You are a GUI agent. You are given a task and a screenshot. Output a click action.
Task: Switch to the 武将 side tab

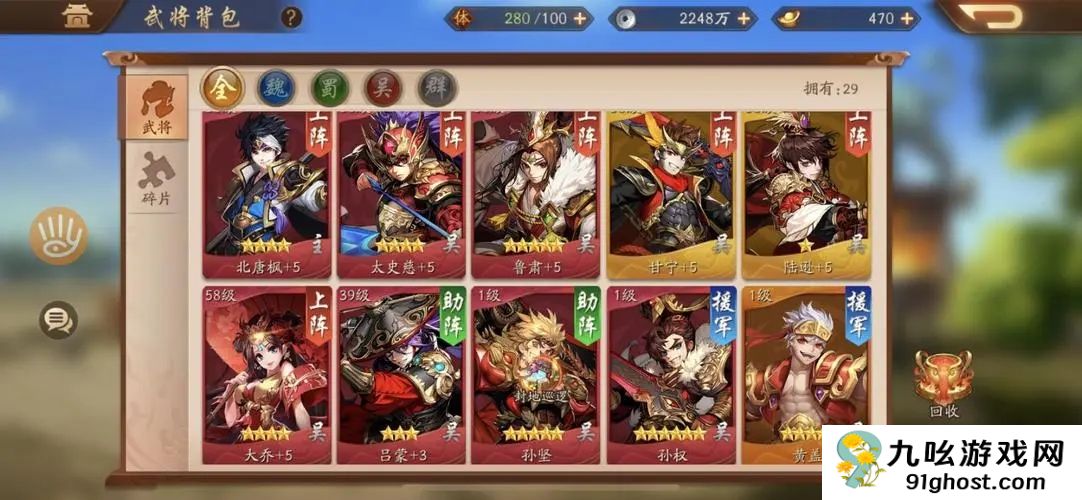tap(155, 106)
